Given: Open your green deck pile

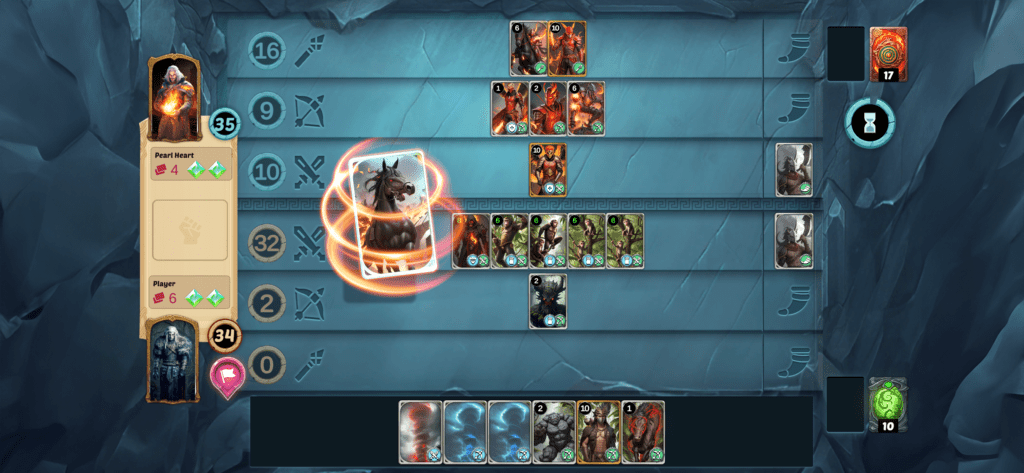Looking at the screenshot, I should 888,404.
